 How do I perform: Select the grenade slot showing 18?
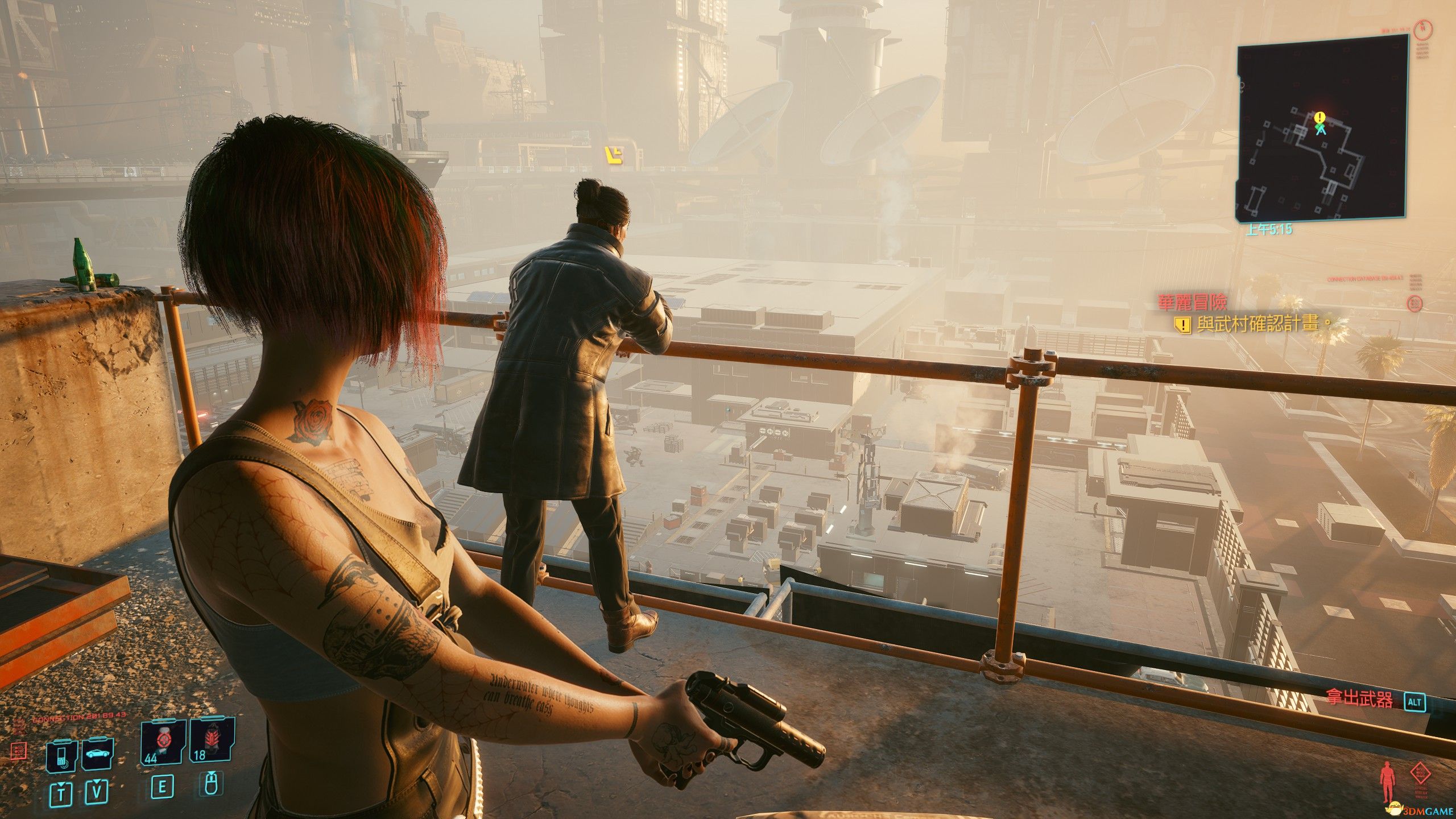(x=211, y=742)
